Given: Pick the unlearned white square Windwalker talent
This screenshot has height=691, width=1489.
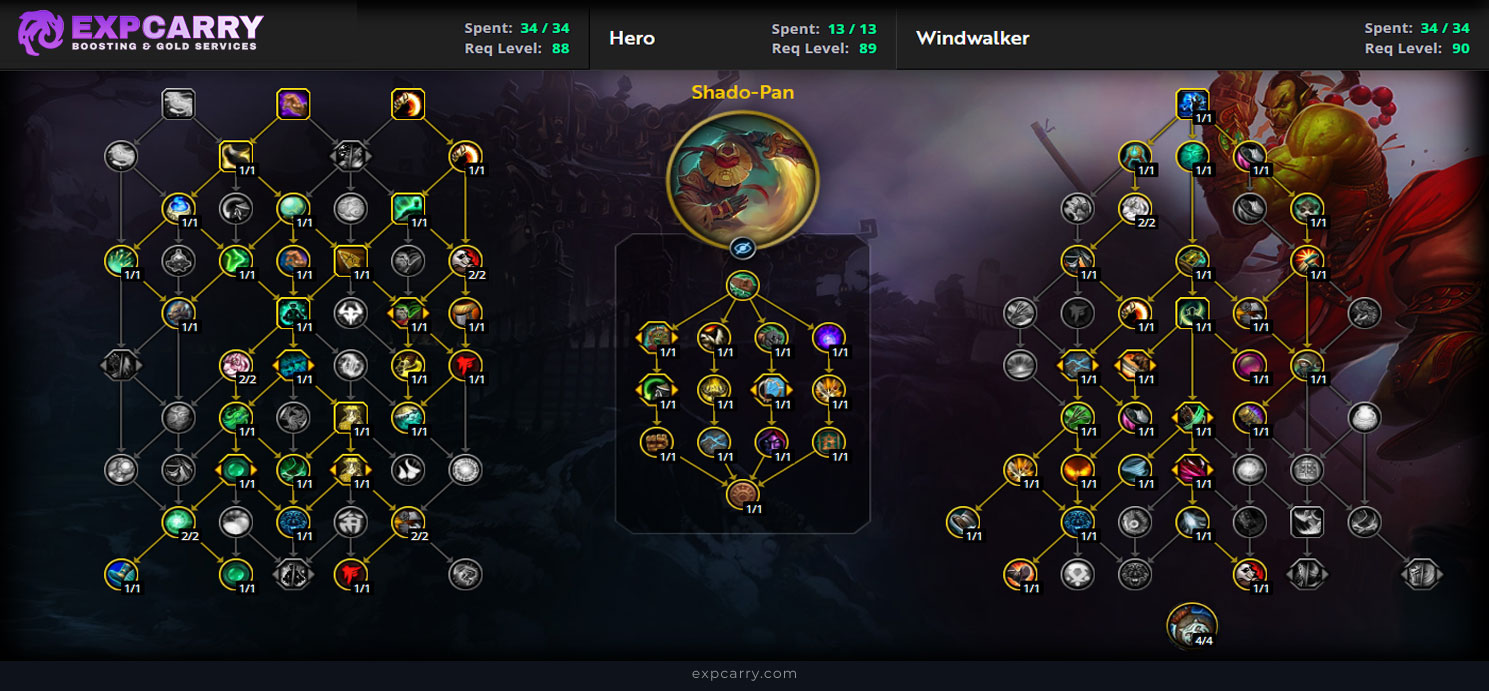Looking at the screenshot, I should pos(1307,520).
